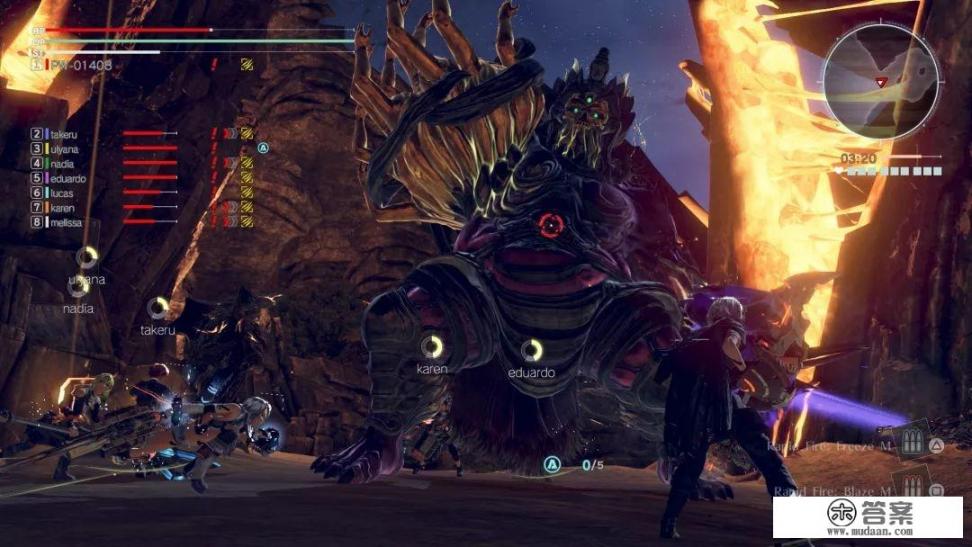Select ulyana's row in the party list
The image size is (972, 547).
pos(63,148)
